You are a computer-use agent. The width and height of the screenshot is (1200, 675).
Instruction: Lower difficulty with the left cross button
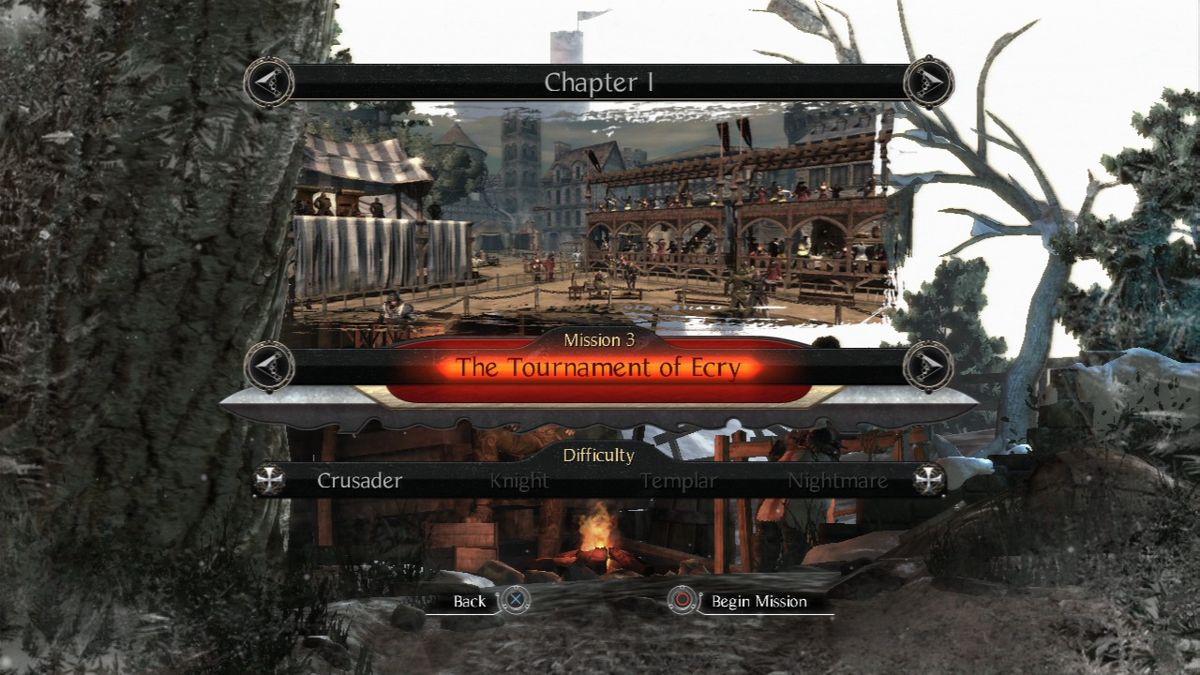tap(270, 480)
